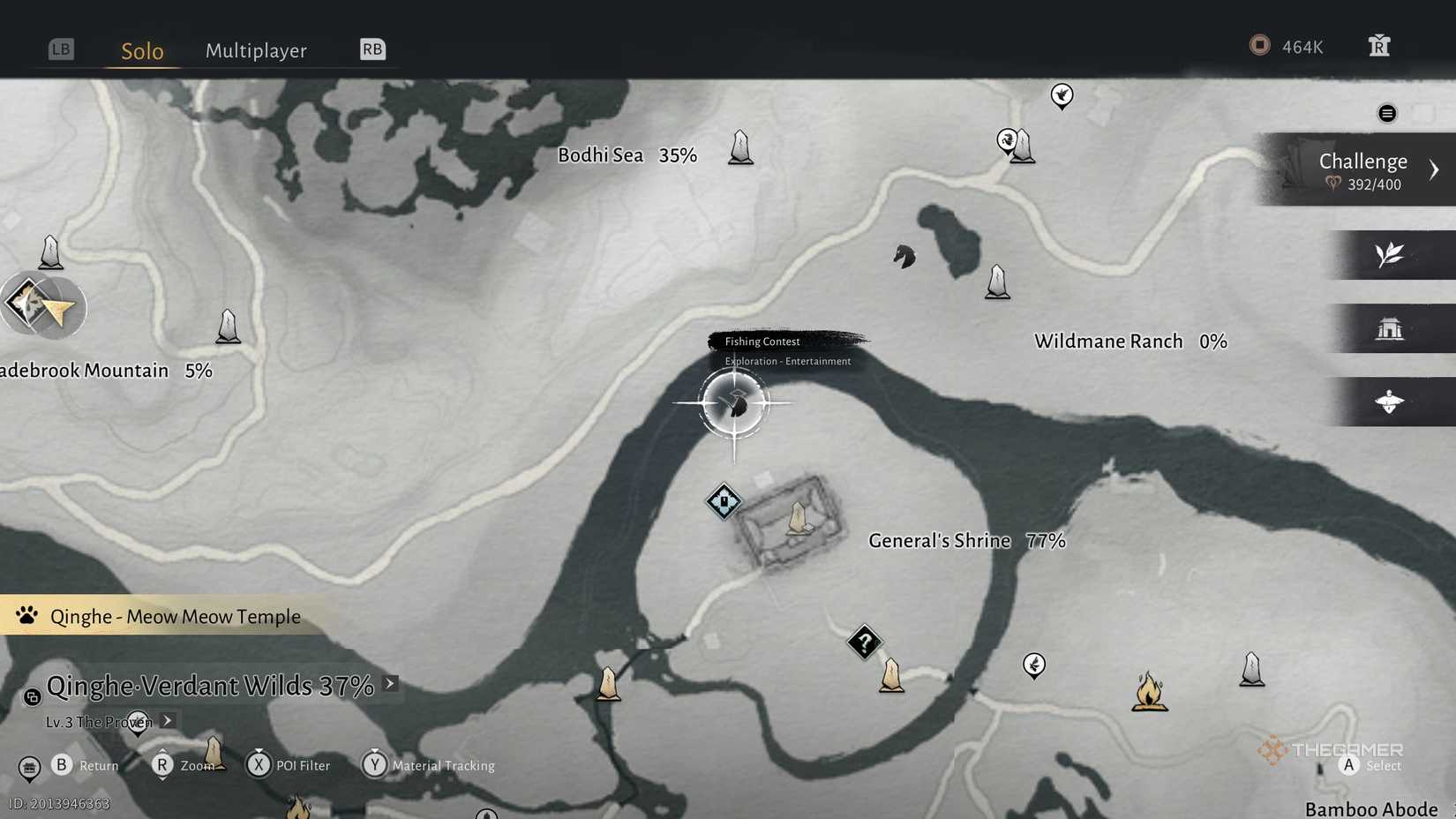This screenshot has width=1456, height=819.
Task: Click the rabbit icon south of General's Shrine
Action: pyautogui.click(x=1032, y=665)
